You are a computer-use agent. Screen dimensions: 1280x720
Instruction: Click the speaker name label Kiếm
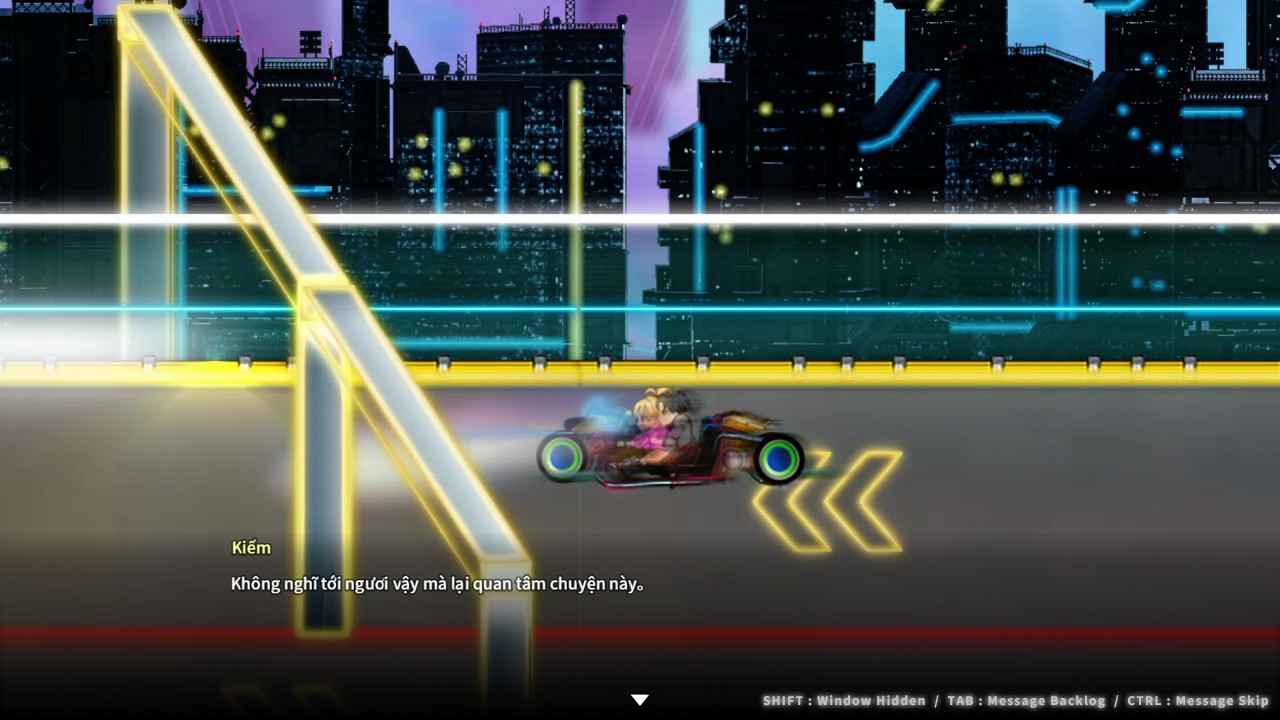coord(251,548)
